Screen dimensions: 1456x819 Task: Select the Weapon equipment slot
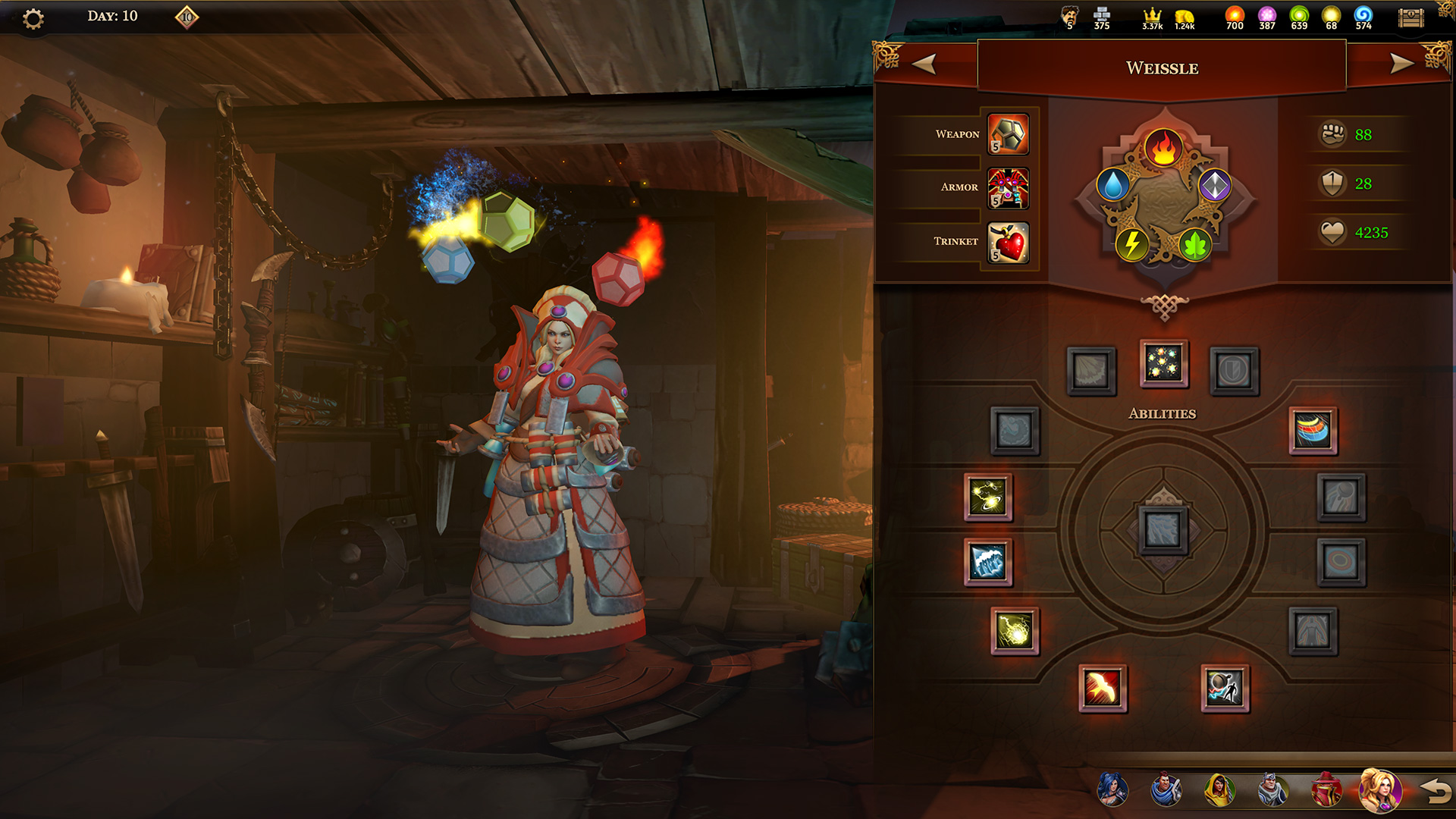tap(1008, 134)
